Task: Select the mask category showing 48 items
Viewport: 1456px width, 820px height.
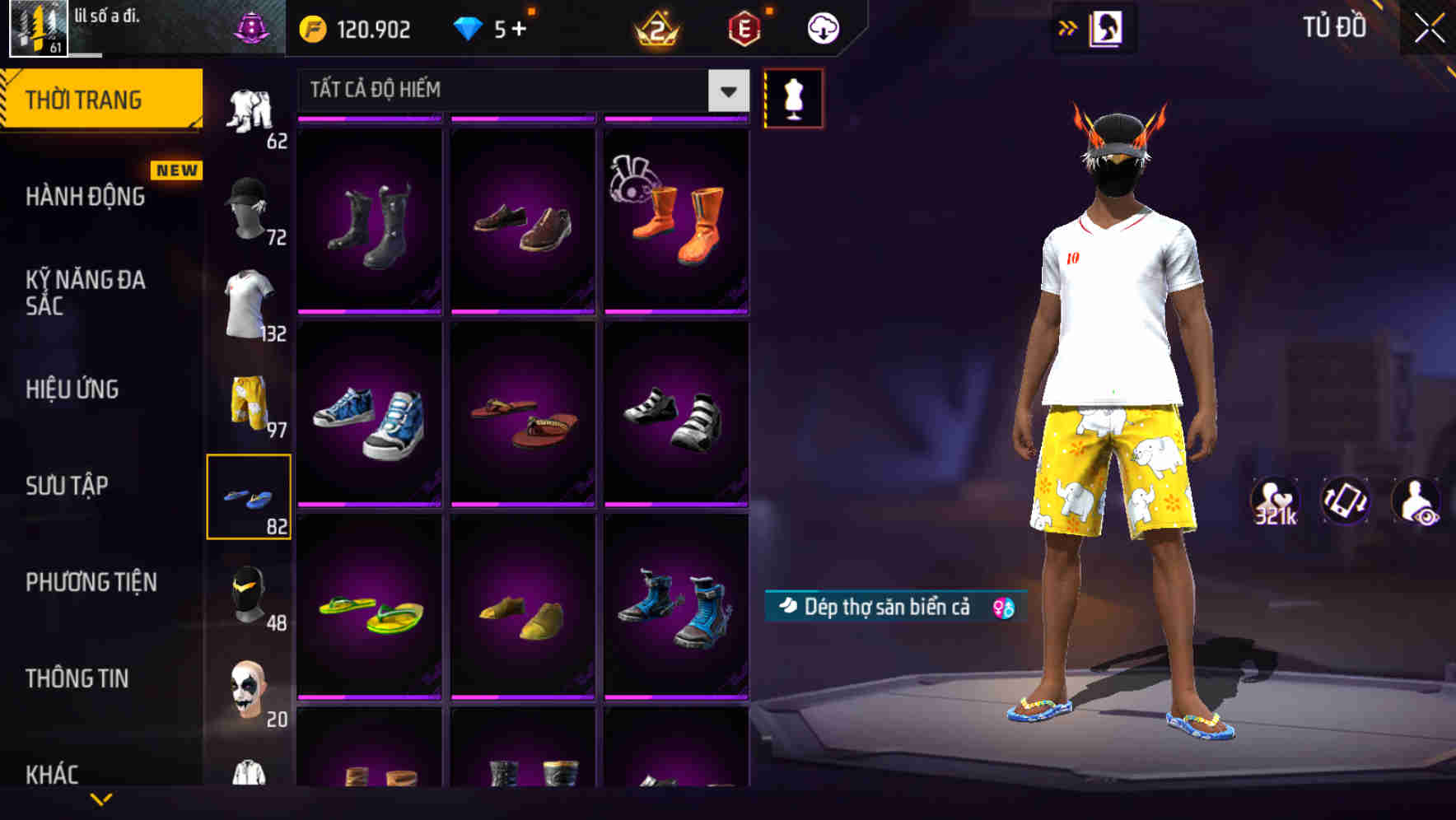Action: [251, 593]
